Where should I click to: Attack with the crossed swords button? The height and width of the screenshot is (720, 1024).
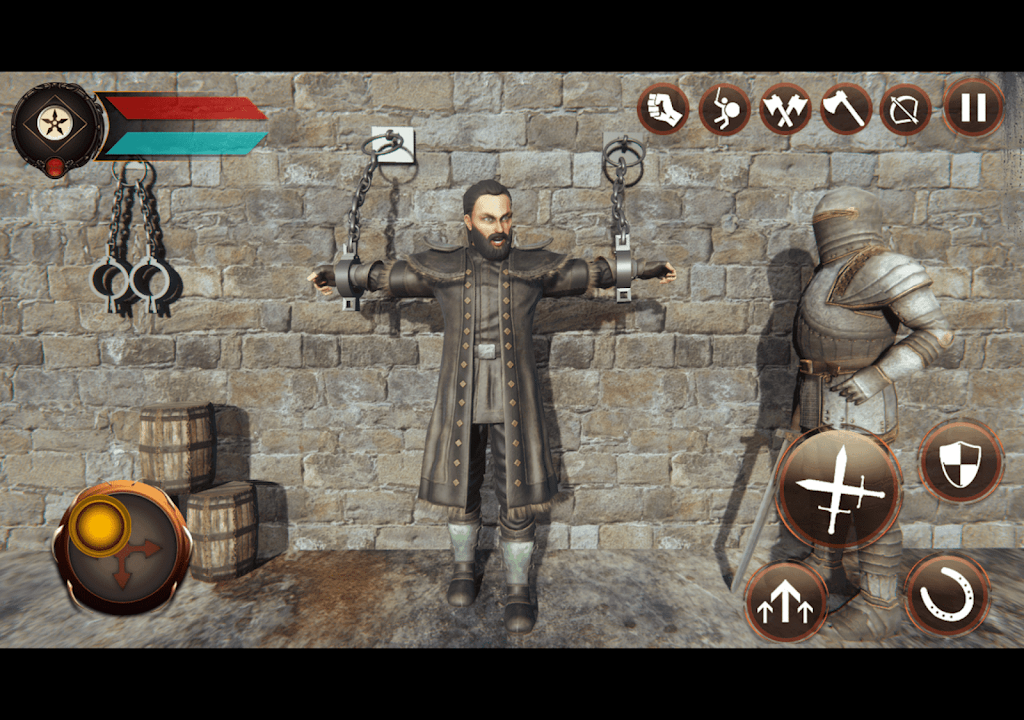pos(838,489)
